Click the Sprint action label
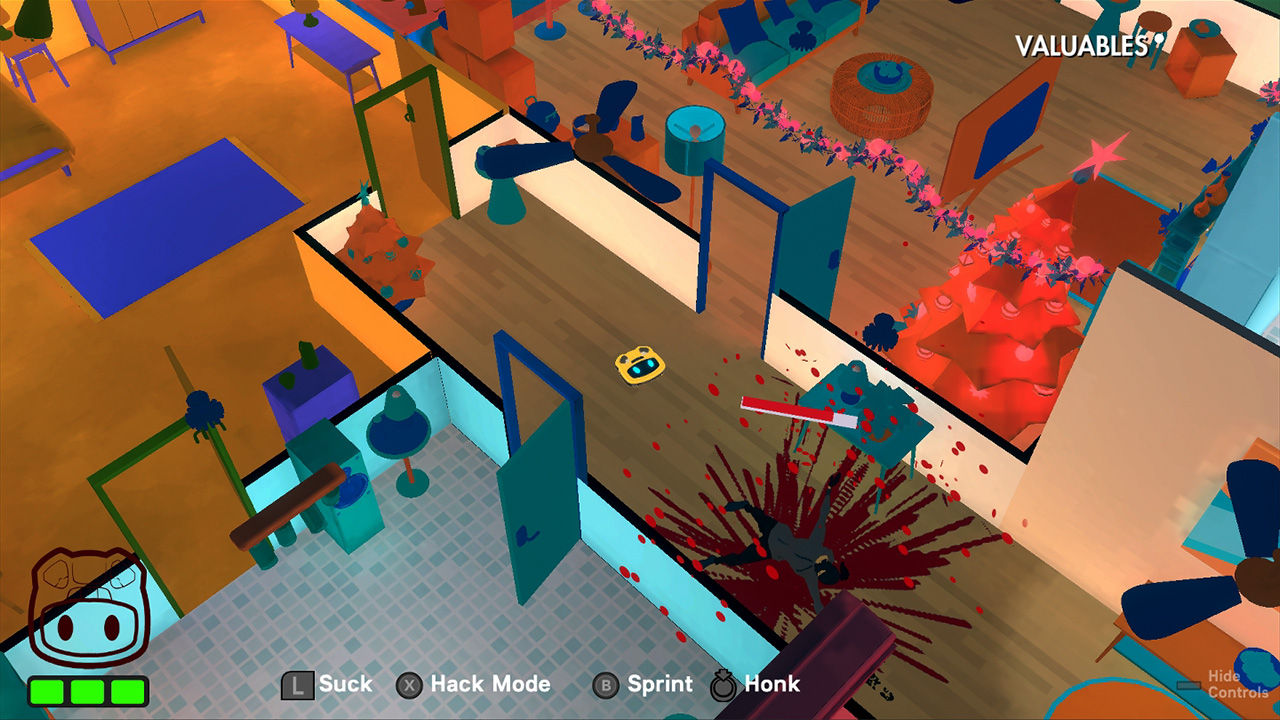Viewport: 1280px width, 720px height. pyautogui.click(x=658, y=685)
